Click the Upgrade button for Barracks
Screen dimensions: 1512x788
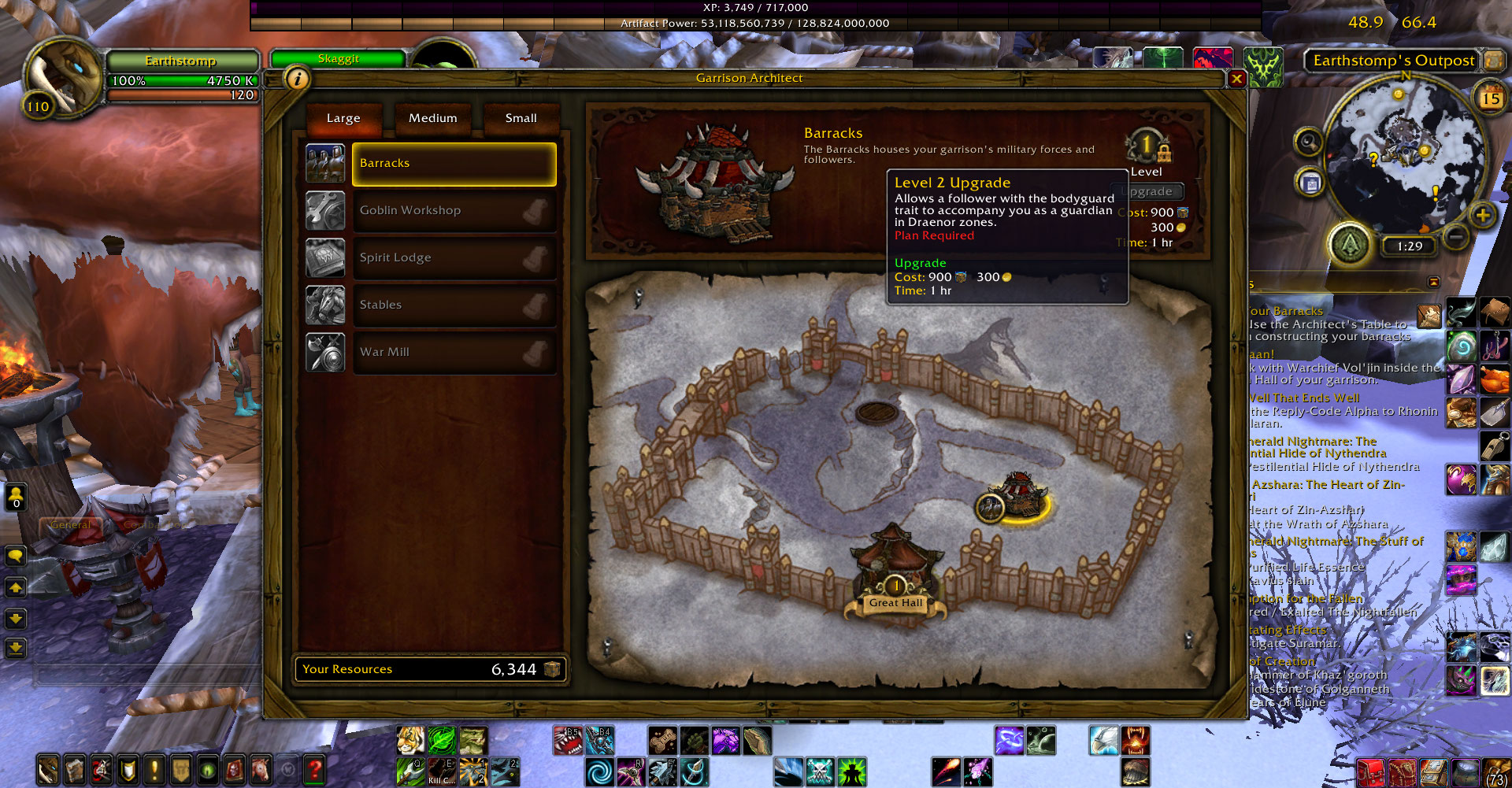(x=1153, y=191)
